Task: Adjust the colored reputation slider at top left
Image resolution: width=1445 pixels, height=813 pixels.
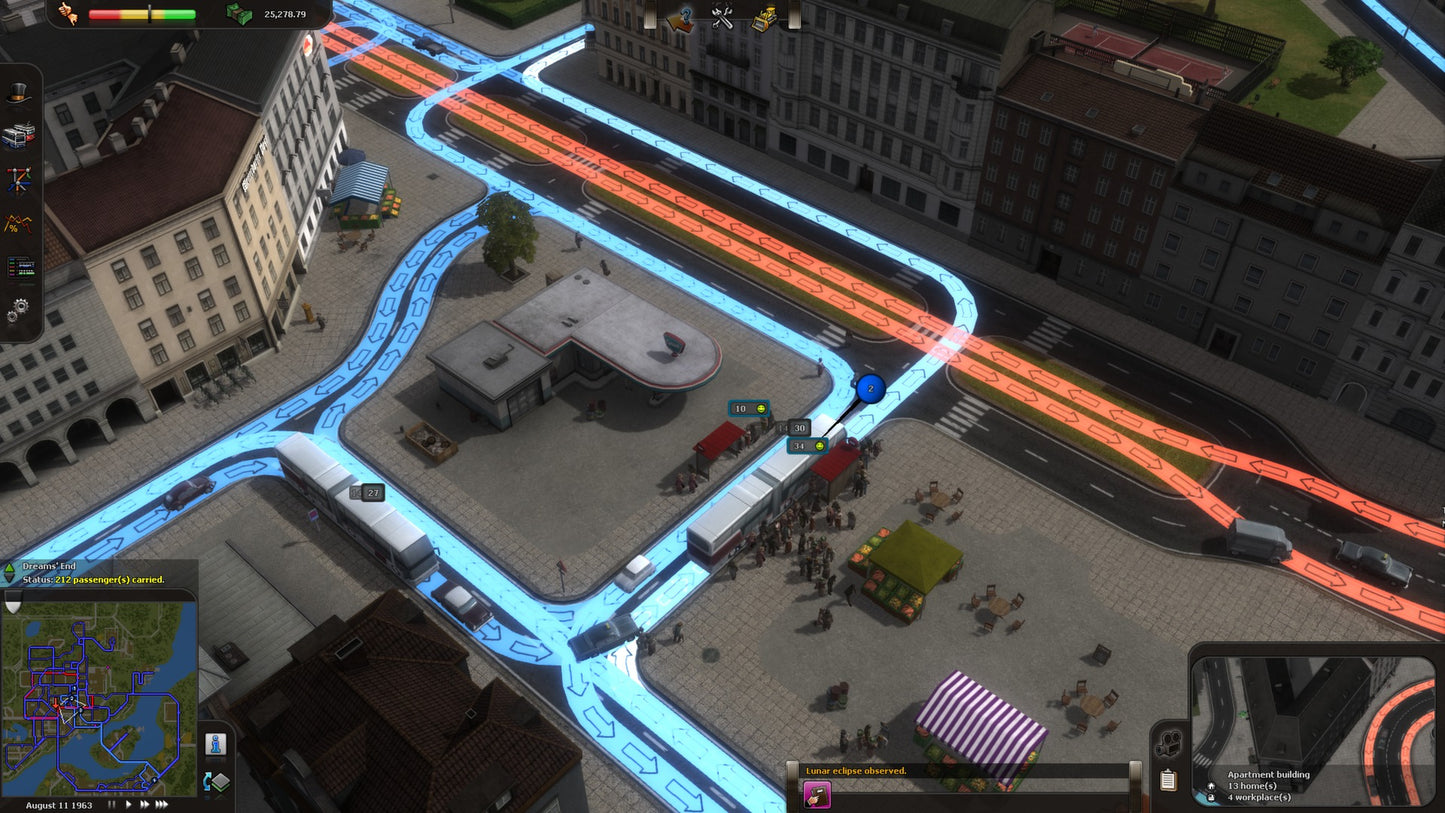Action: coord(148,14)
